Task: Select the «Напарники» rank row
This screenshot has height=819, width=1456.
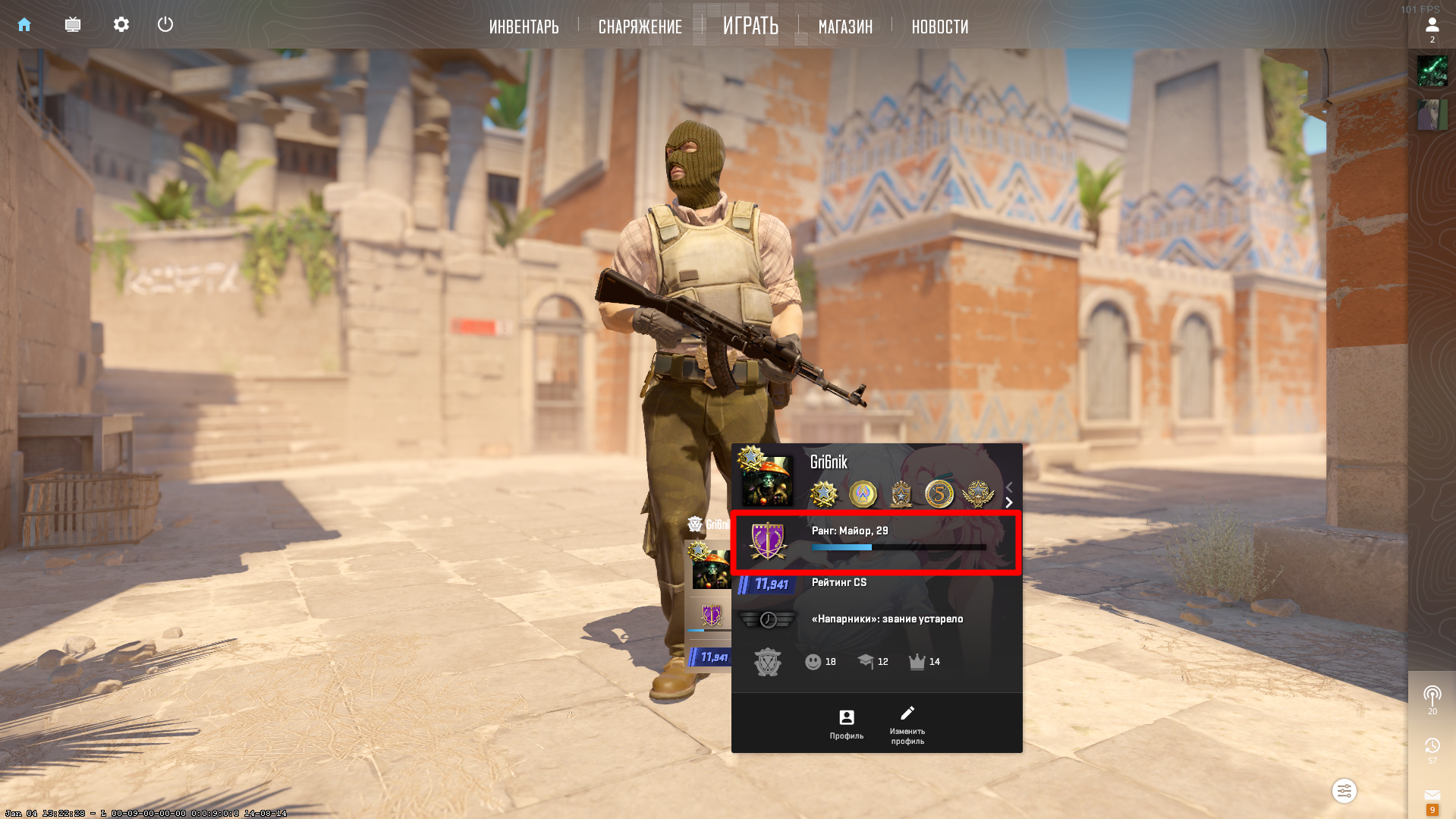Action: coord(876,619)
